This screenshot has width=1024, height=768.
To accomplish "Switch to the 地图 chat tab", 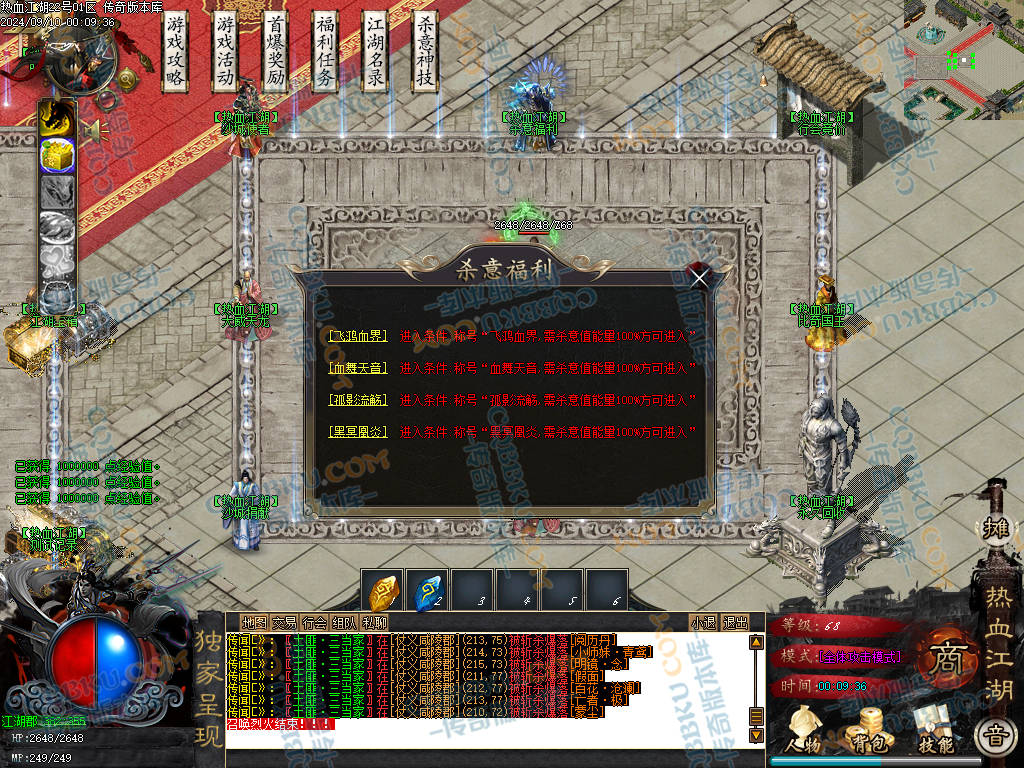I will pyautogui.click(x=255, y=622).
